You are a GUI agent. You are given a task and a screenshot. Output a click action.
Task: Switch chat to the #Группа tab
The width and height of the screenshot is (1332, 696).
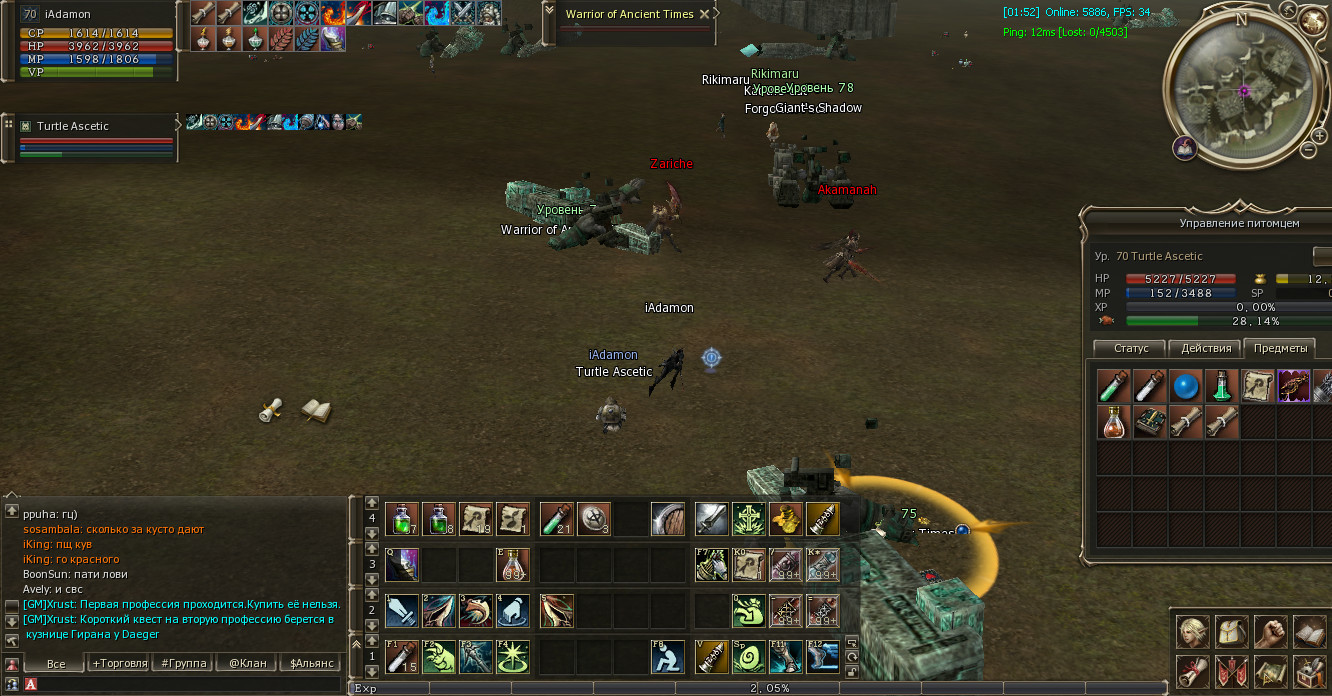point(182,663)
